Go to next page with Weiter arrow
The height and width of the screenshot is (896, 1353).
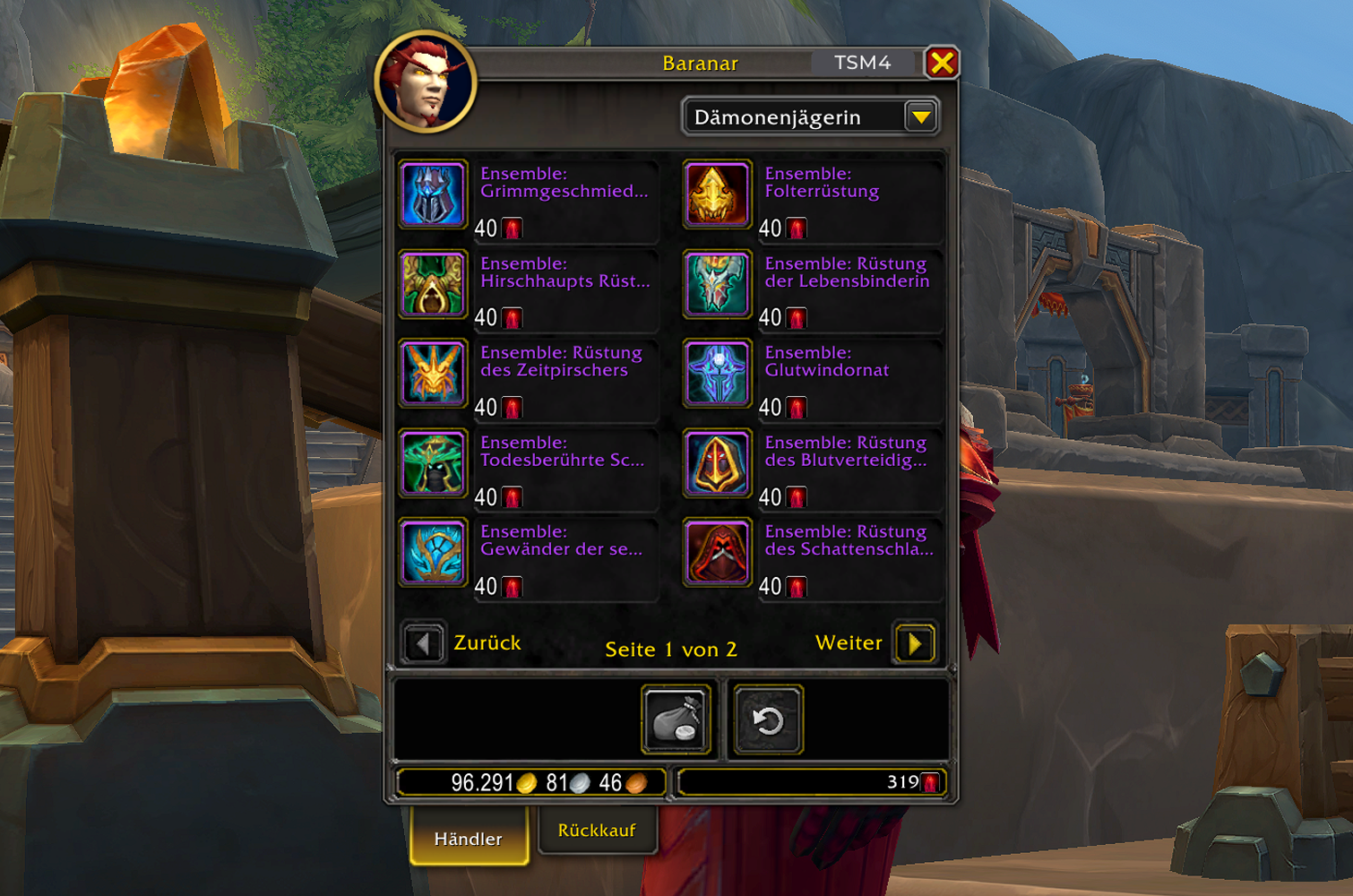pos(915,643)
